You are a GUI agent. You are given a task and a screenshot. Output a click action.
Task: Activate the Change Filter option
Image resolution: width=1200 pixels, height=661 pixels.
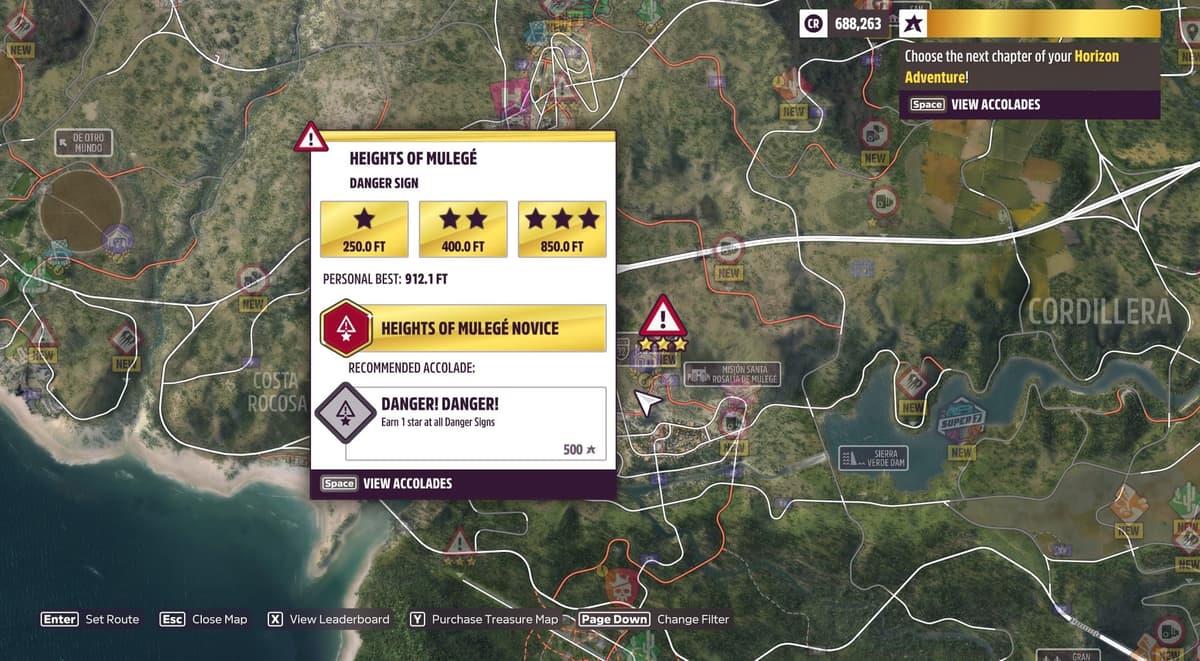tap(654, 620)
